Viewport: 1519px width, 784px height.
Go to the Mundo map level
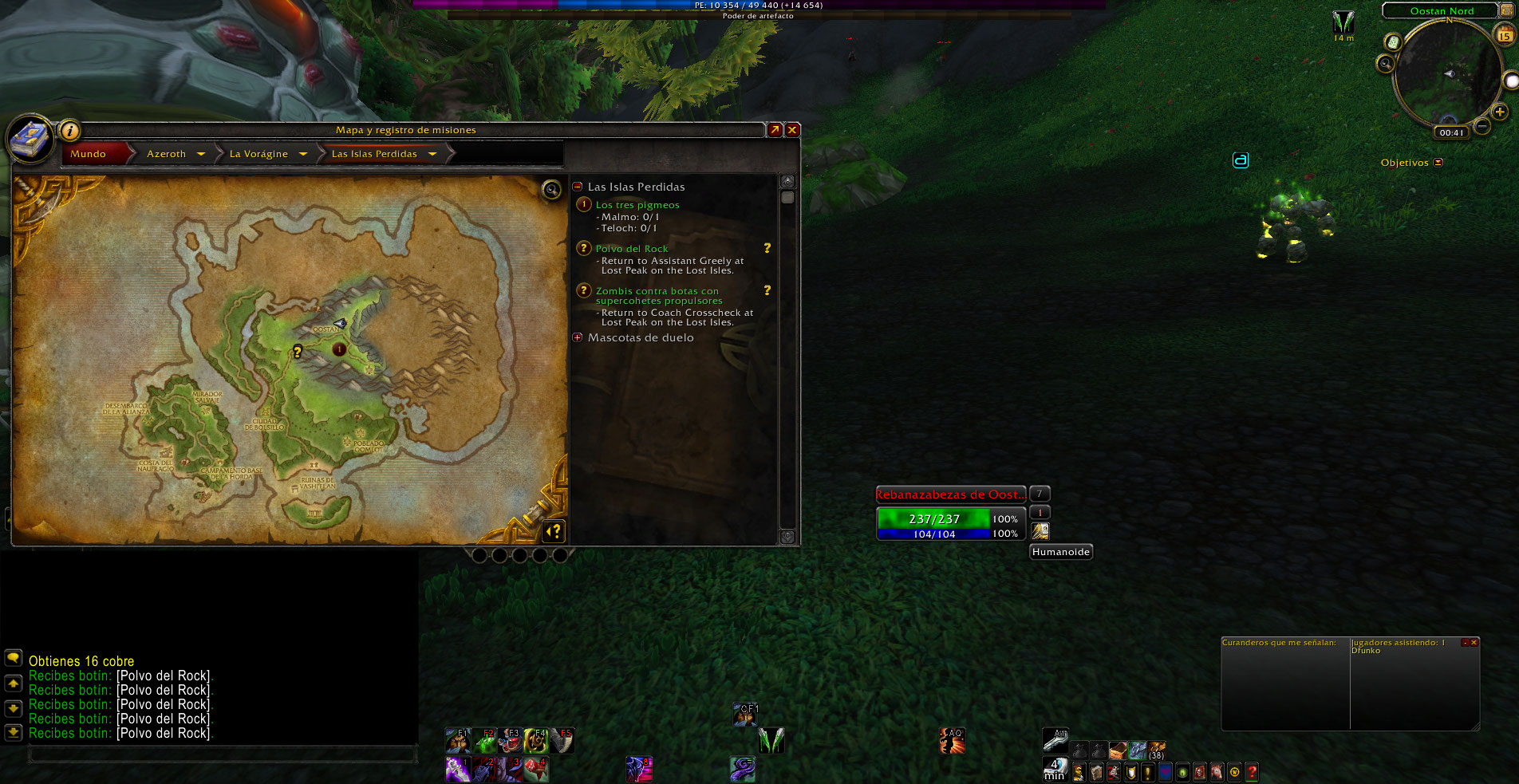89,154
